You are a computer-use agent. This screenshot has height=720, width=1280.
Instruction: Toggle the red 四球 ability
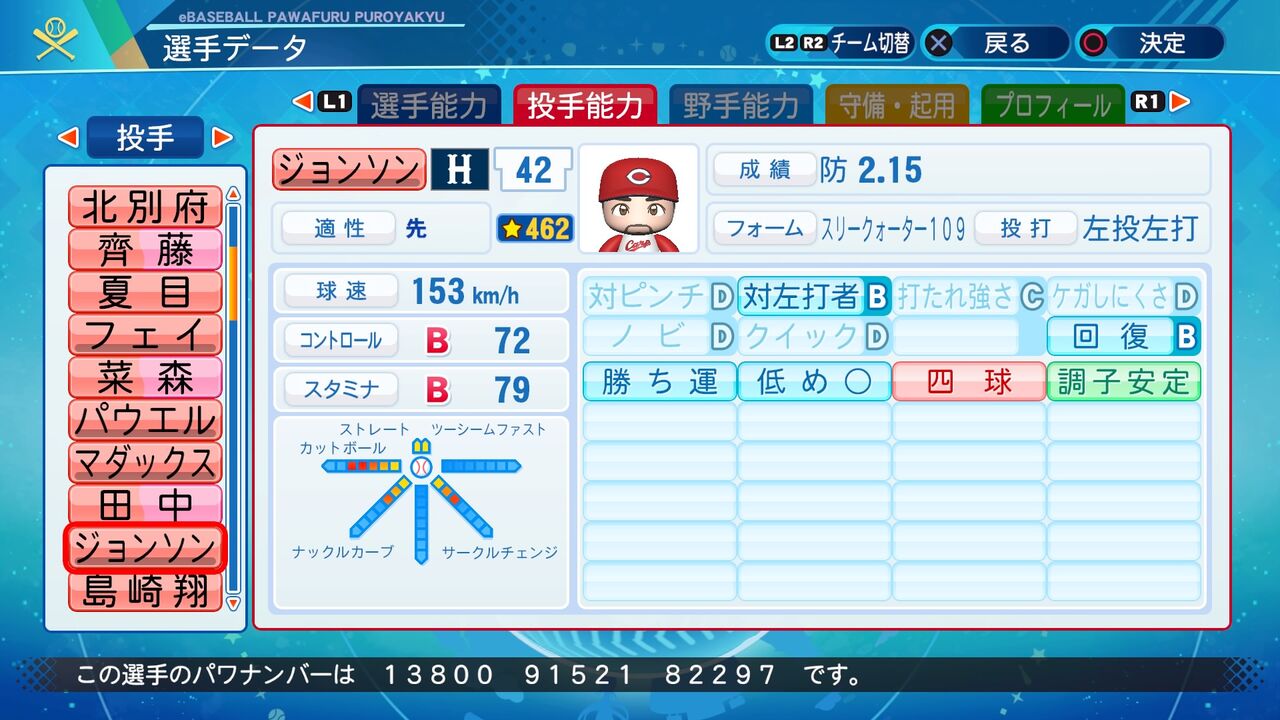968,381
